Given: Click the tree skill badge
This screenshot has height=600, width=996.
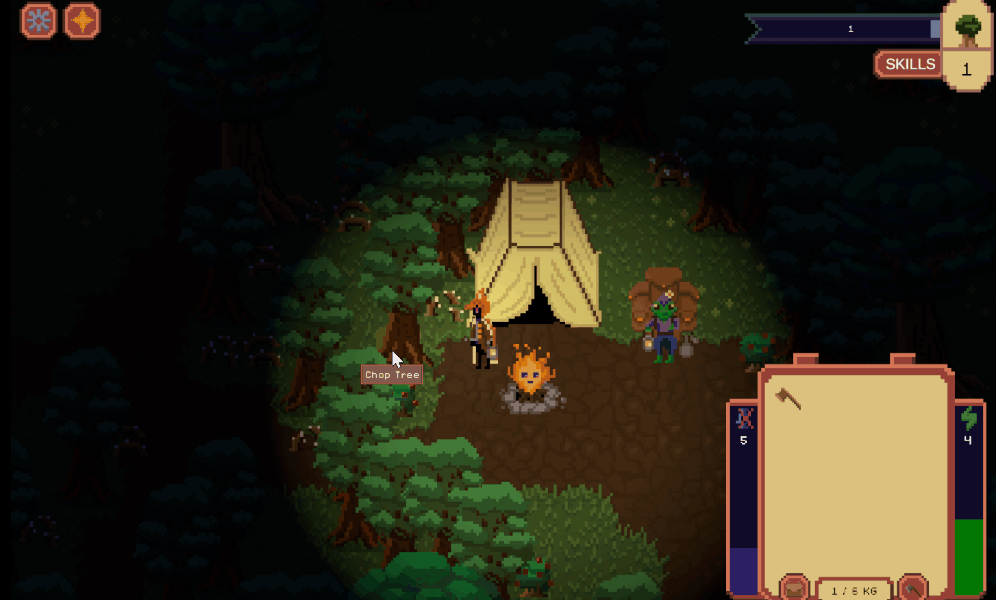Looking at the screenshot, I should click(x=966, y=28).
